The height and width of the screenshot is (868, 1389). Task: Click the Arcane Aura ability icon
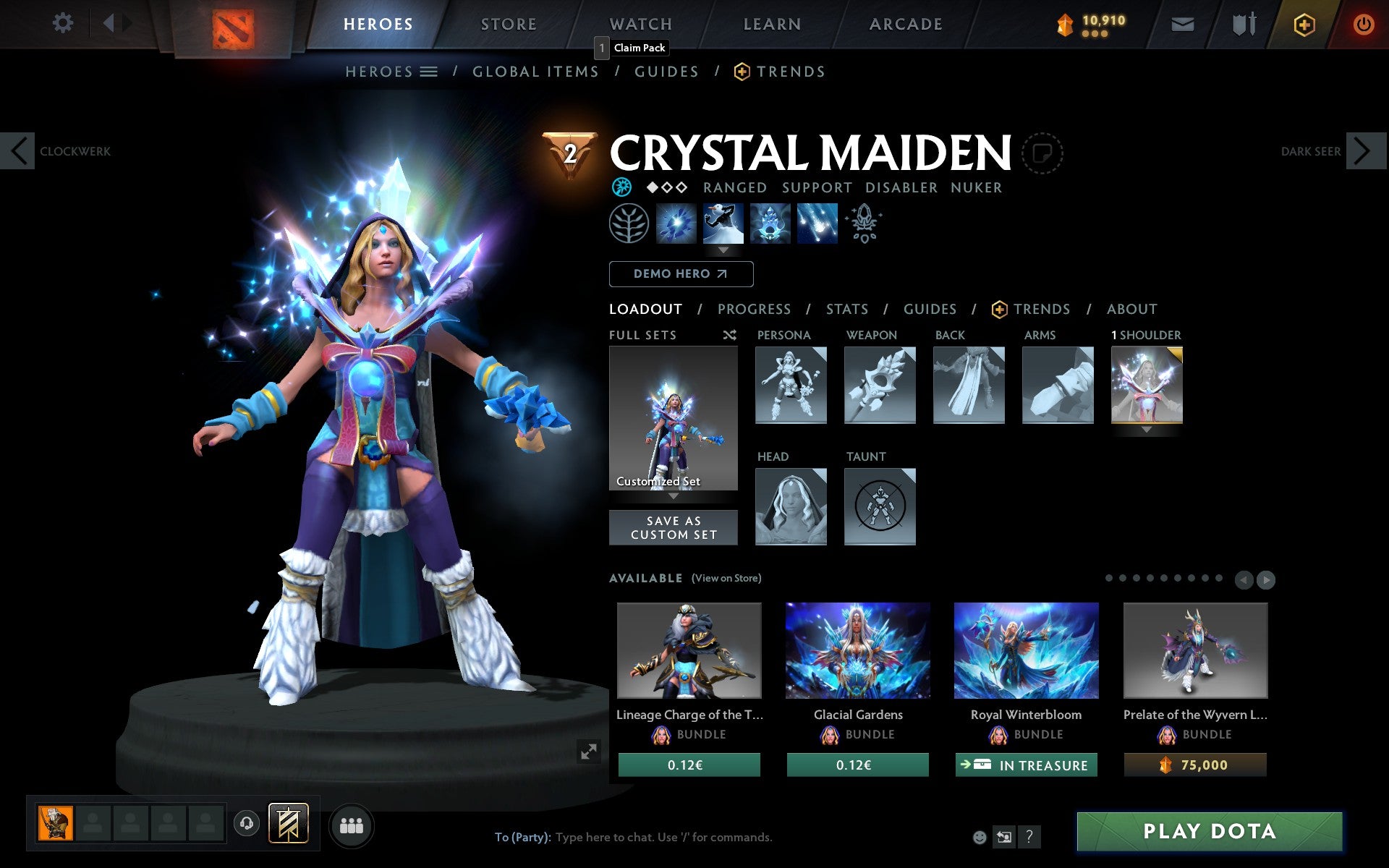pyautogui.click(x=770, y=224)
